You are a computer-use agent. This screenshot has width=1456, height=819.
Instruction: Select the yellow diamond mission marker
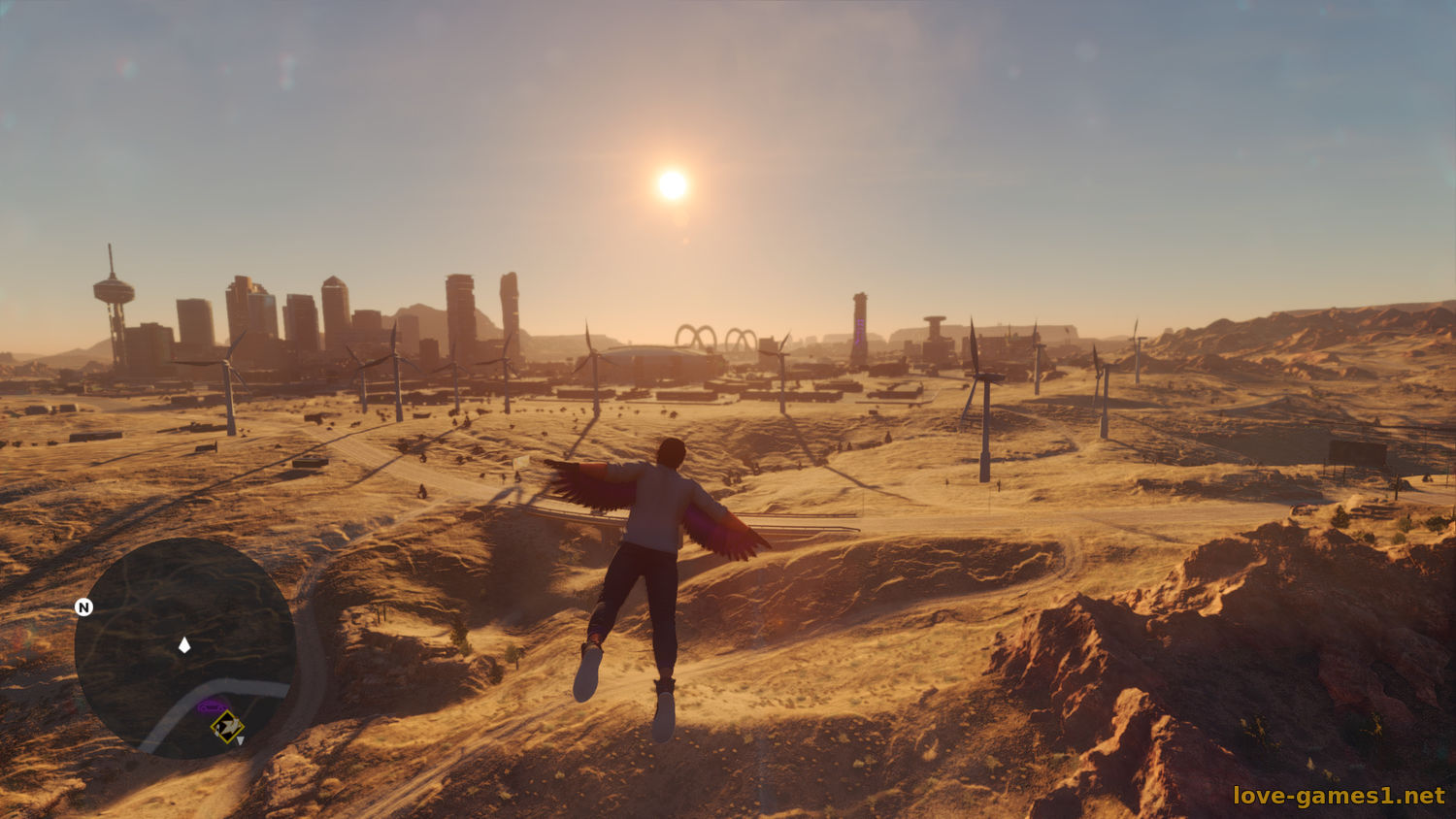(228, 726)
